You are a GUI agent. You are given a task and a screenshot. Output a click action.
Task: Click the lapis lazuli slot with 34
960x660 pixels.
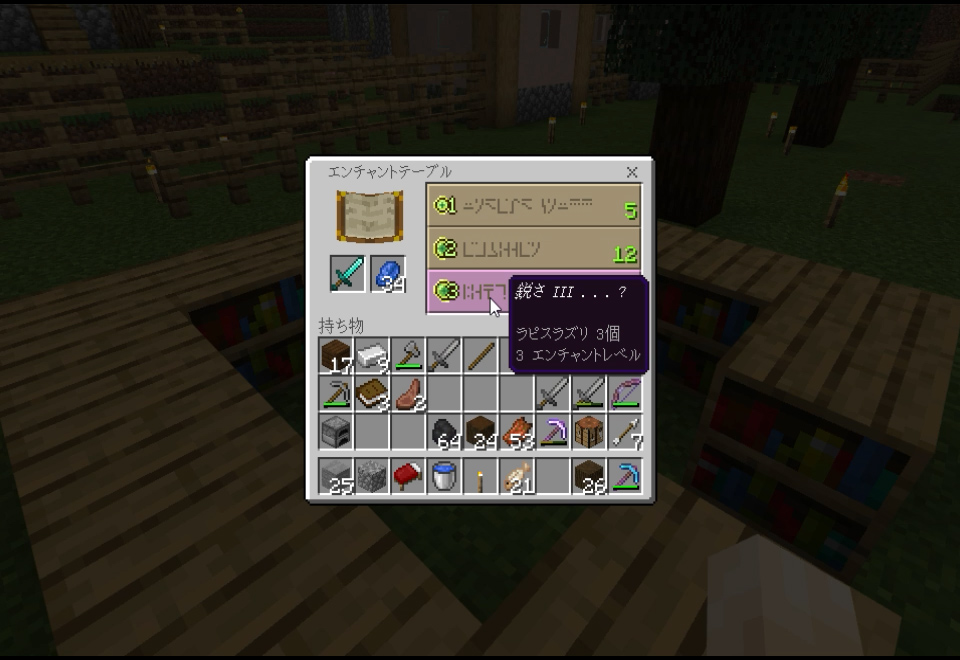point(388,274)
